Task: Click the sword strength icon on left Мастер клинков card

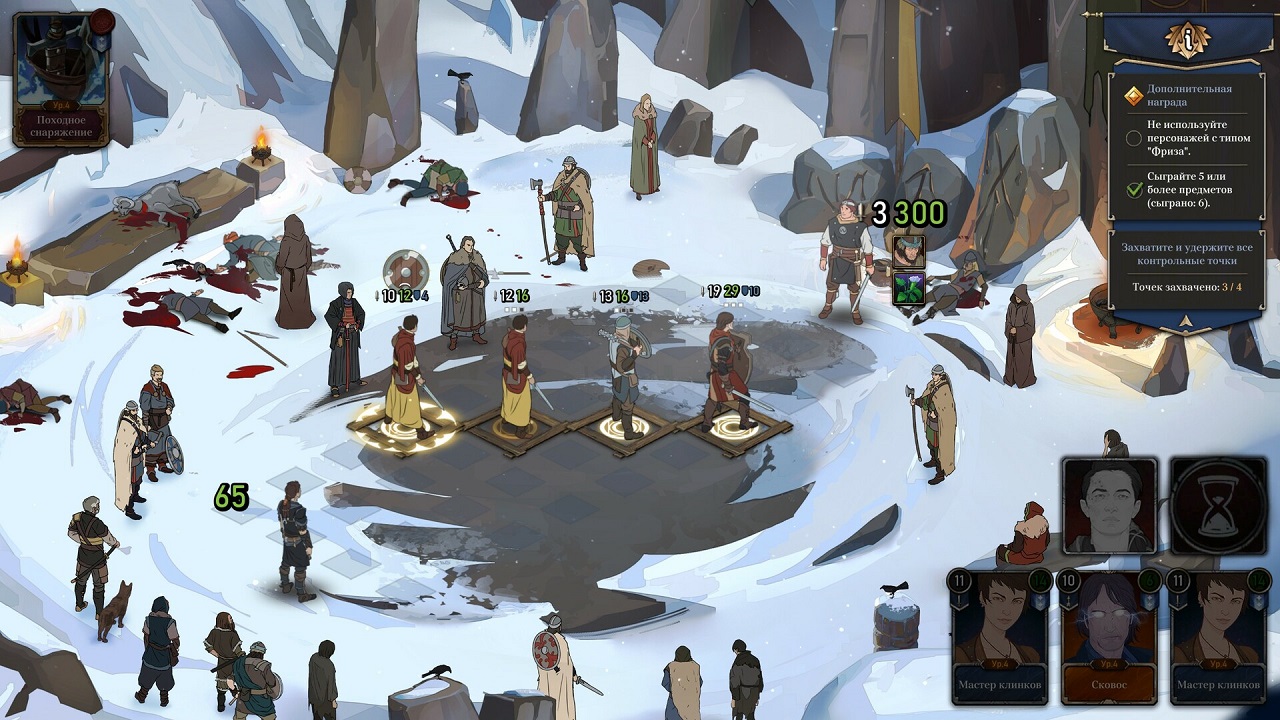Action: [x=959, y=600]
